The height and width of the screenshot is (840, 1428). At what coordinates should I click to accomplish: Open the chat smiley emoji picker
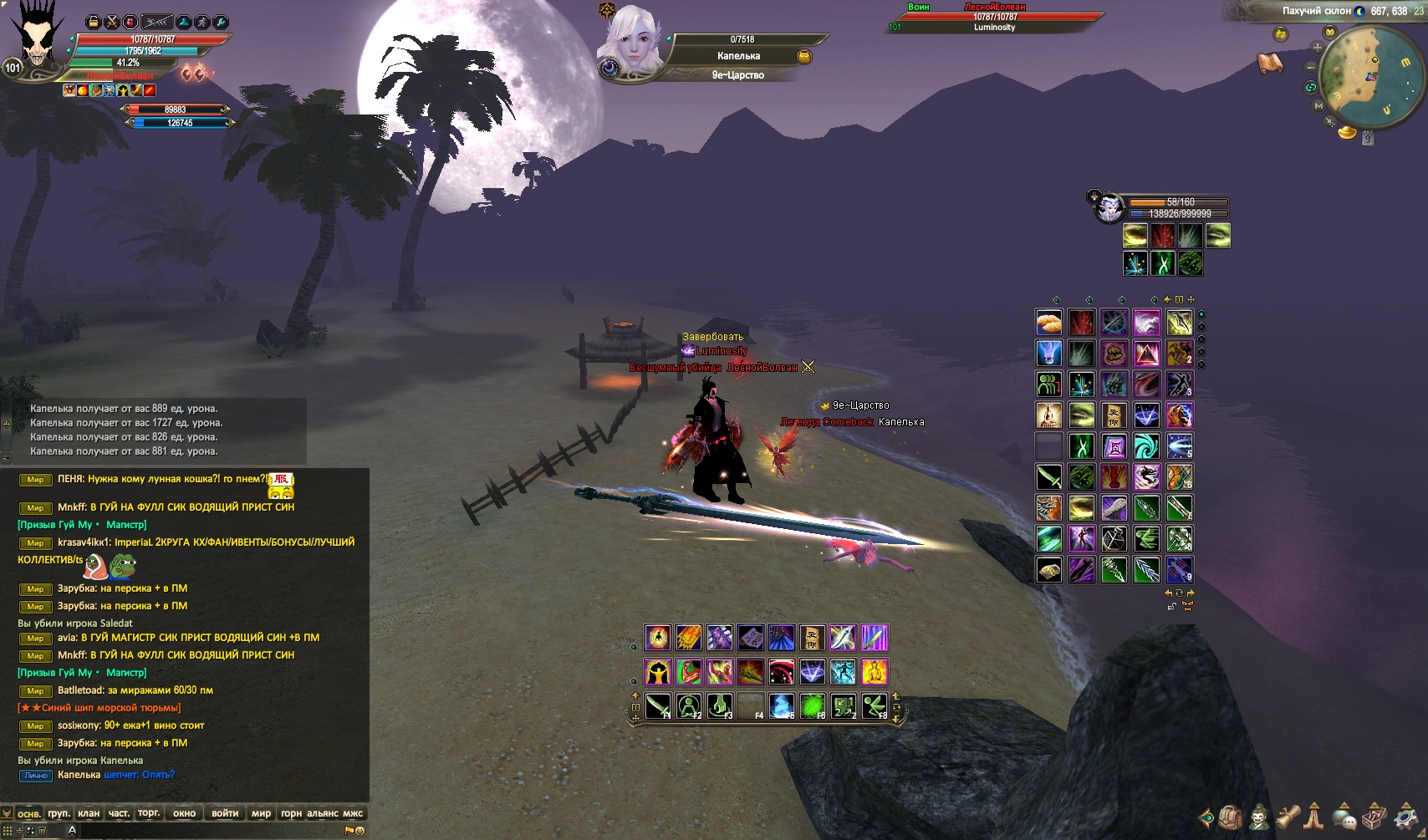[x=360, y=831]
